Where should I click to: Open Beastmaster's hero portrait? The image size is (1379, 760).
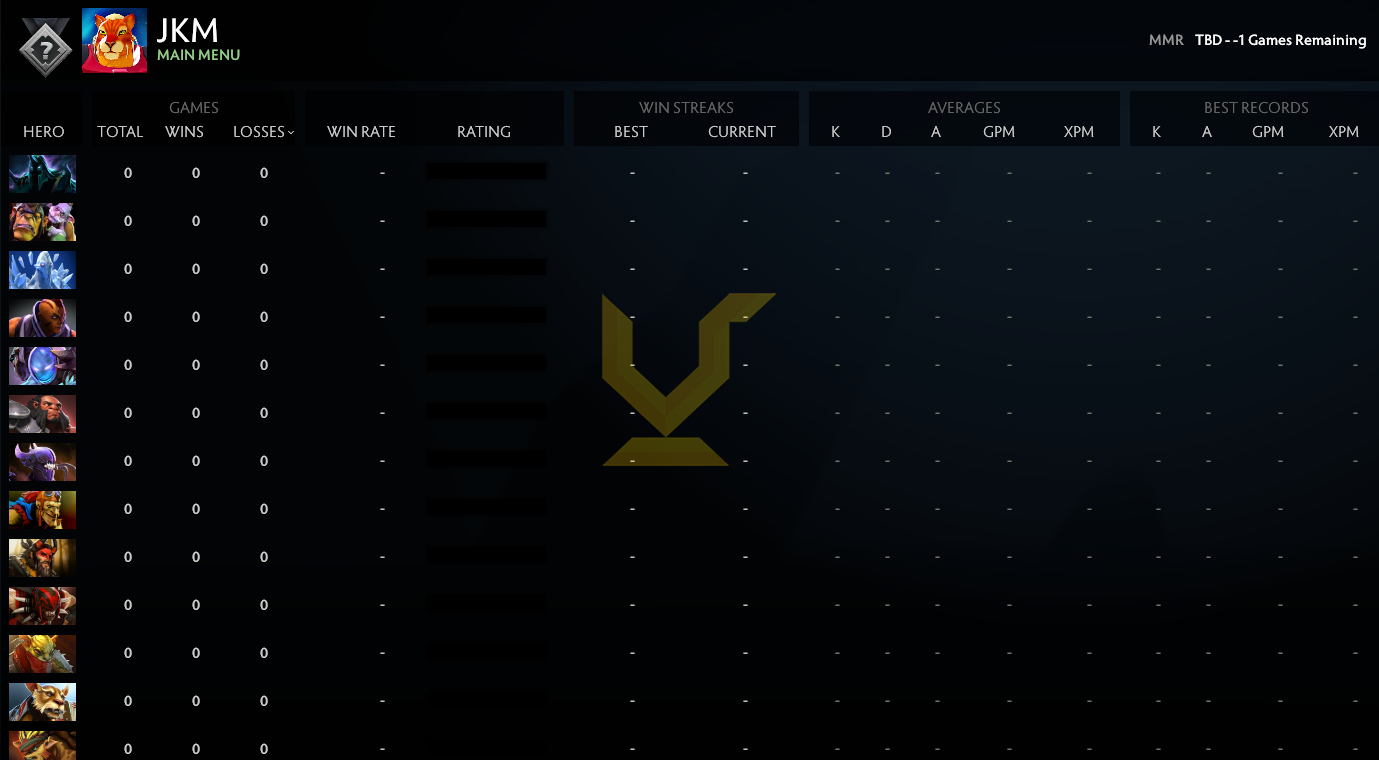(42, 557)
